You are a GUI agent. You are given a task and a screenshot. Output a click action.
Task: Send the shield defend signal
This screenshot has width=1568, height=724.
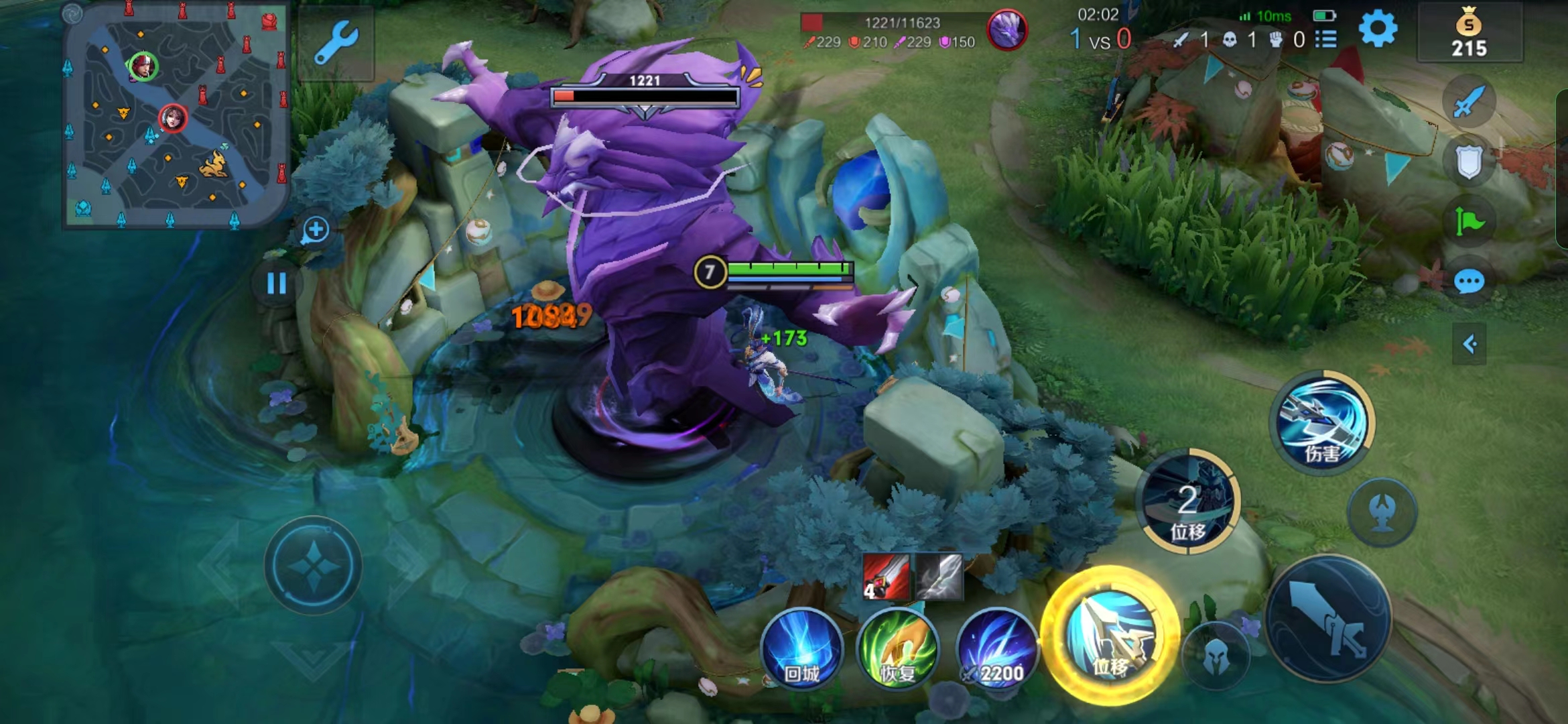[x=1469, y=161]
